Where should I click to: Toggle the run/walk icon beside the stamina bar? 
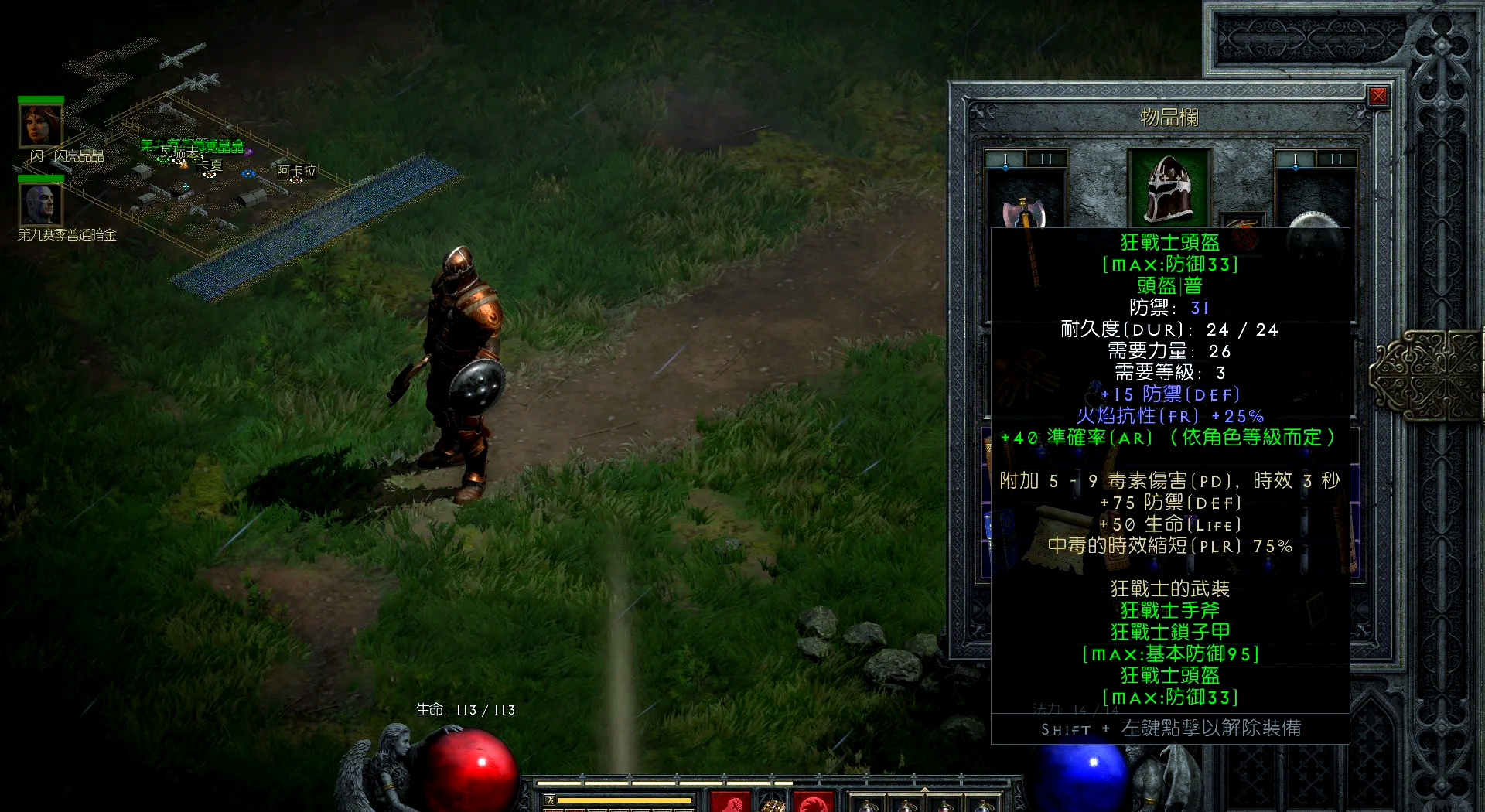click(x=549, y=800)
